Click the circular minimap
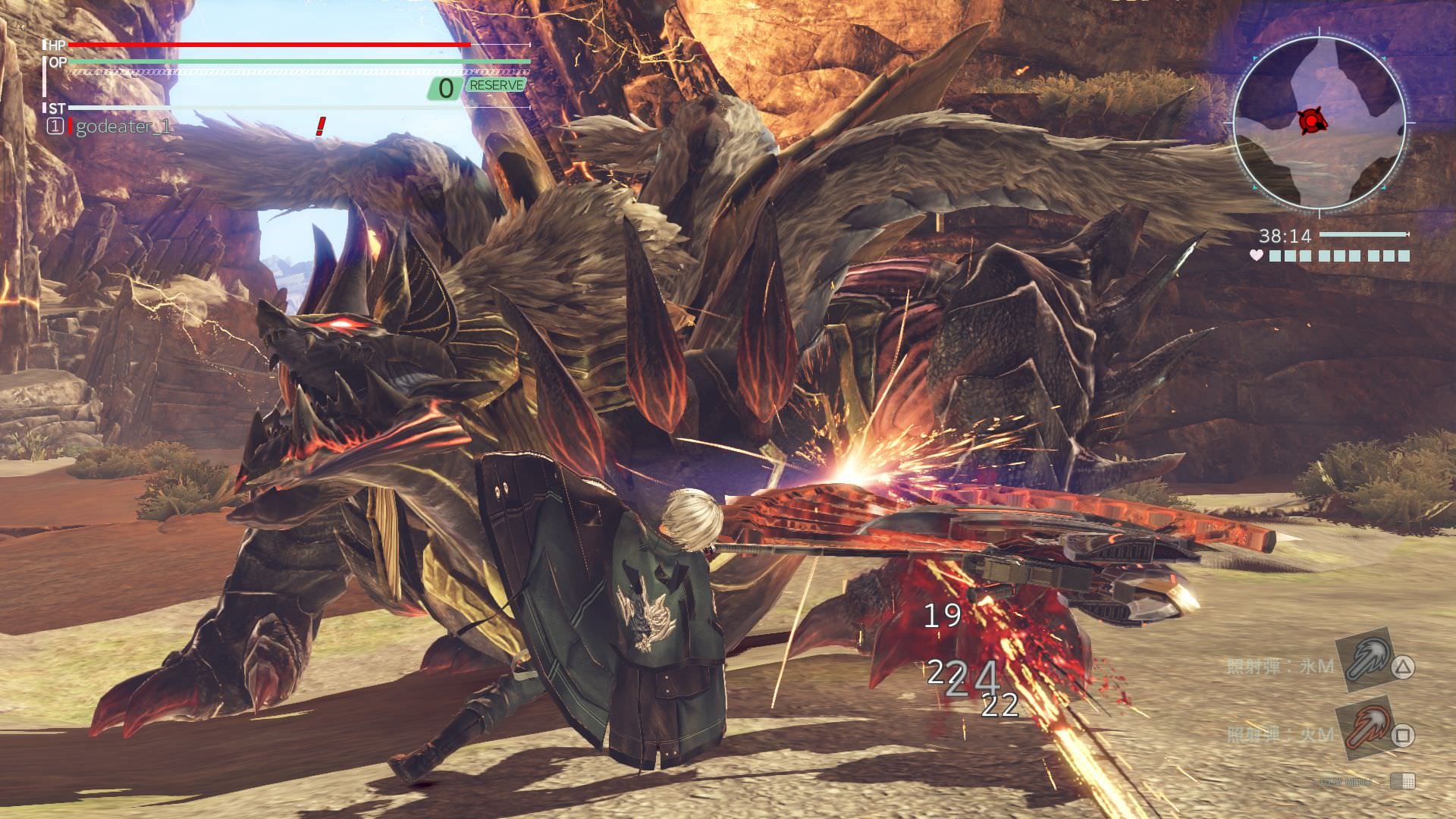The height and width of the screenshot is (819, 1456). (1319, 123)
